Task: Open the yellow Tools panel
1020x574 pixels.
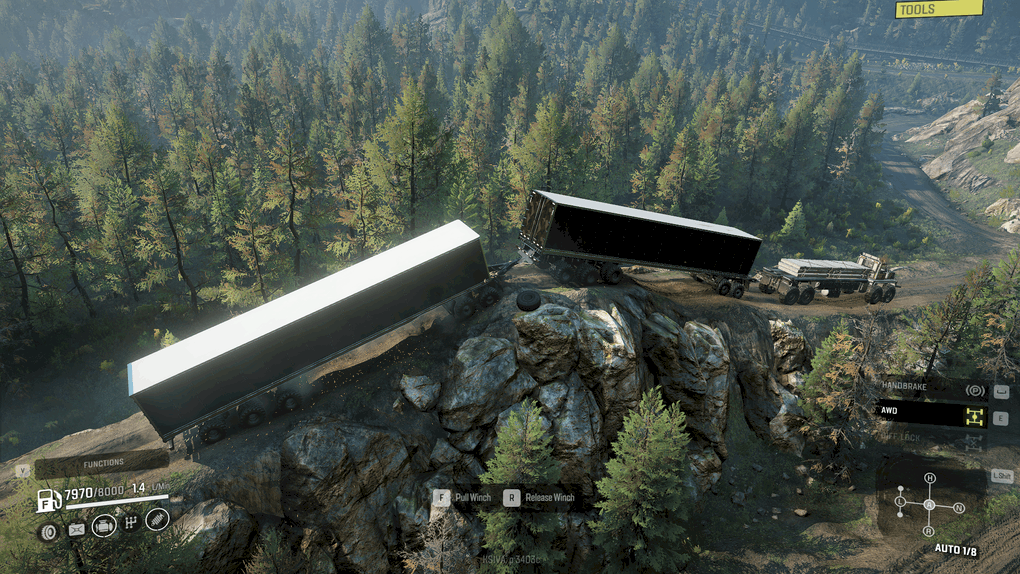Action: tap(938, 9)
